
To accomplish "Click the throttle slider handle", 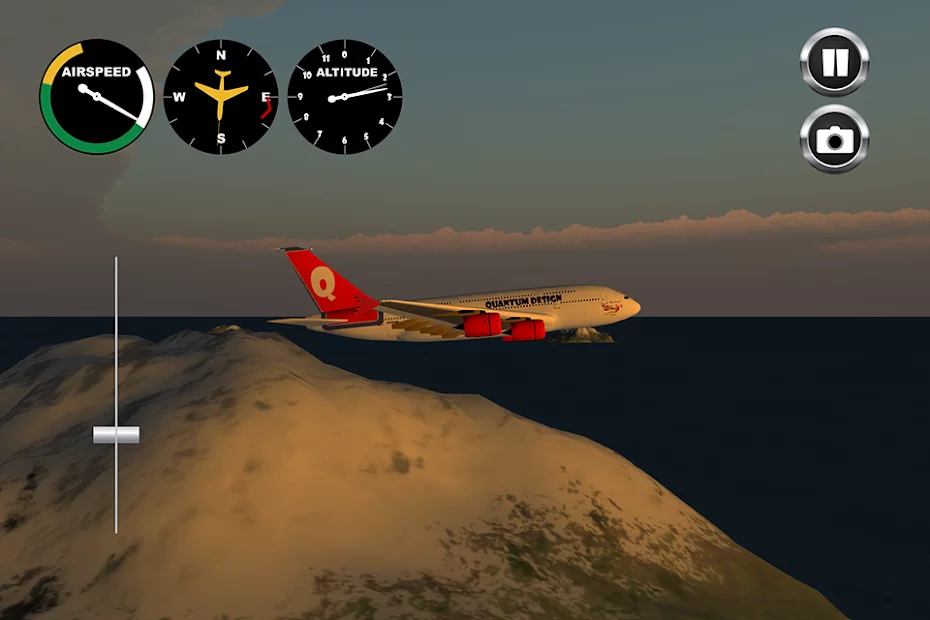I will pos(116,435).
